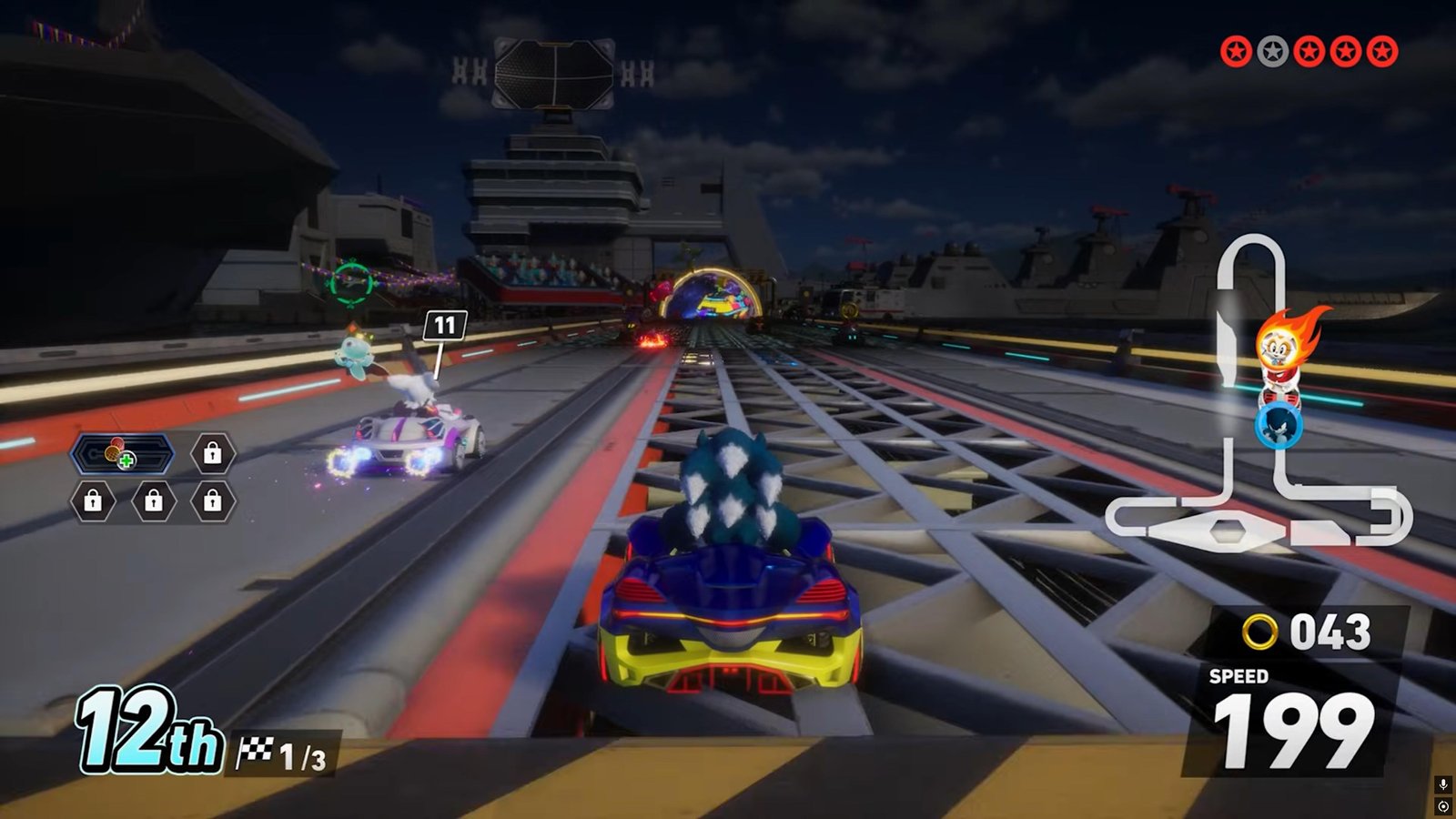Select the equipped gadget slot with green plus
1456x819 pixels.
click(123, 453)
